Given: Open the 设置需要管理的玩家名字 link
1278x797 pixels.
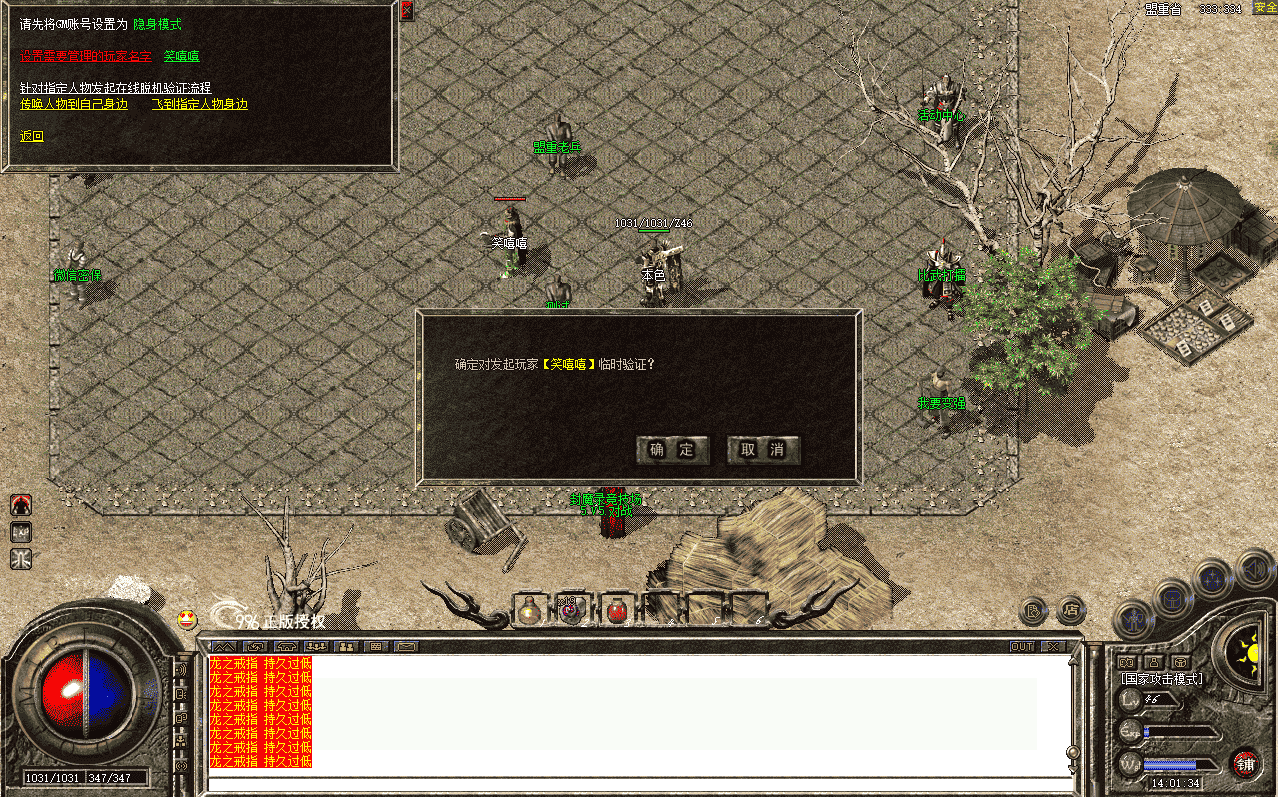Looking at the screenshot, I should 85,56.
